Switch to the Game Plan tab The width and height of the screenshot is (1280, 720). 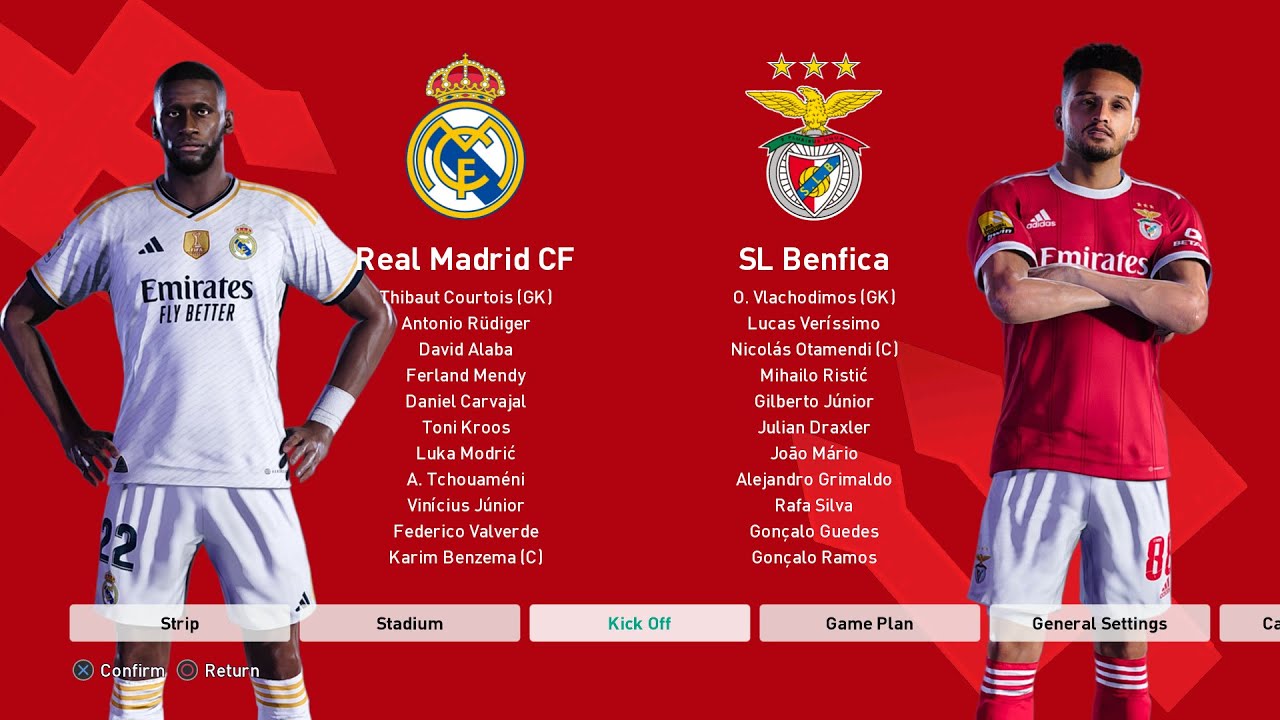(x=870, y=623)
